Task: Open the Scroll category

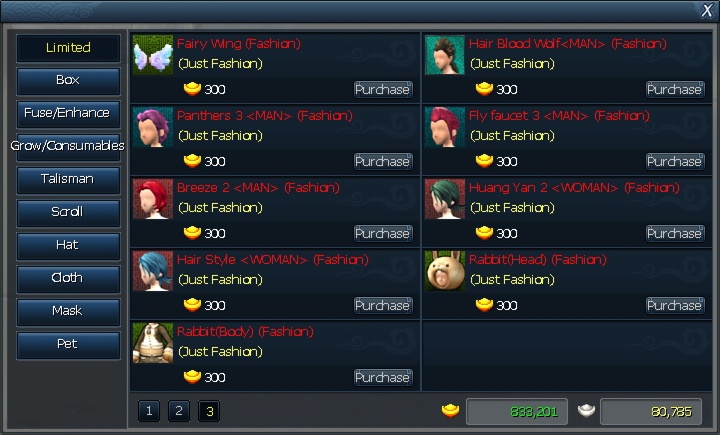Action: 68,212
